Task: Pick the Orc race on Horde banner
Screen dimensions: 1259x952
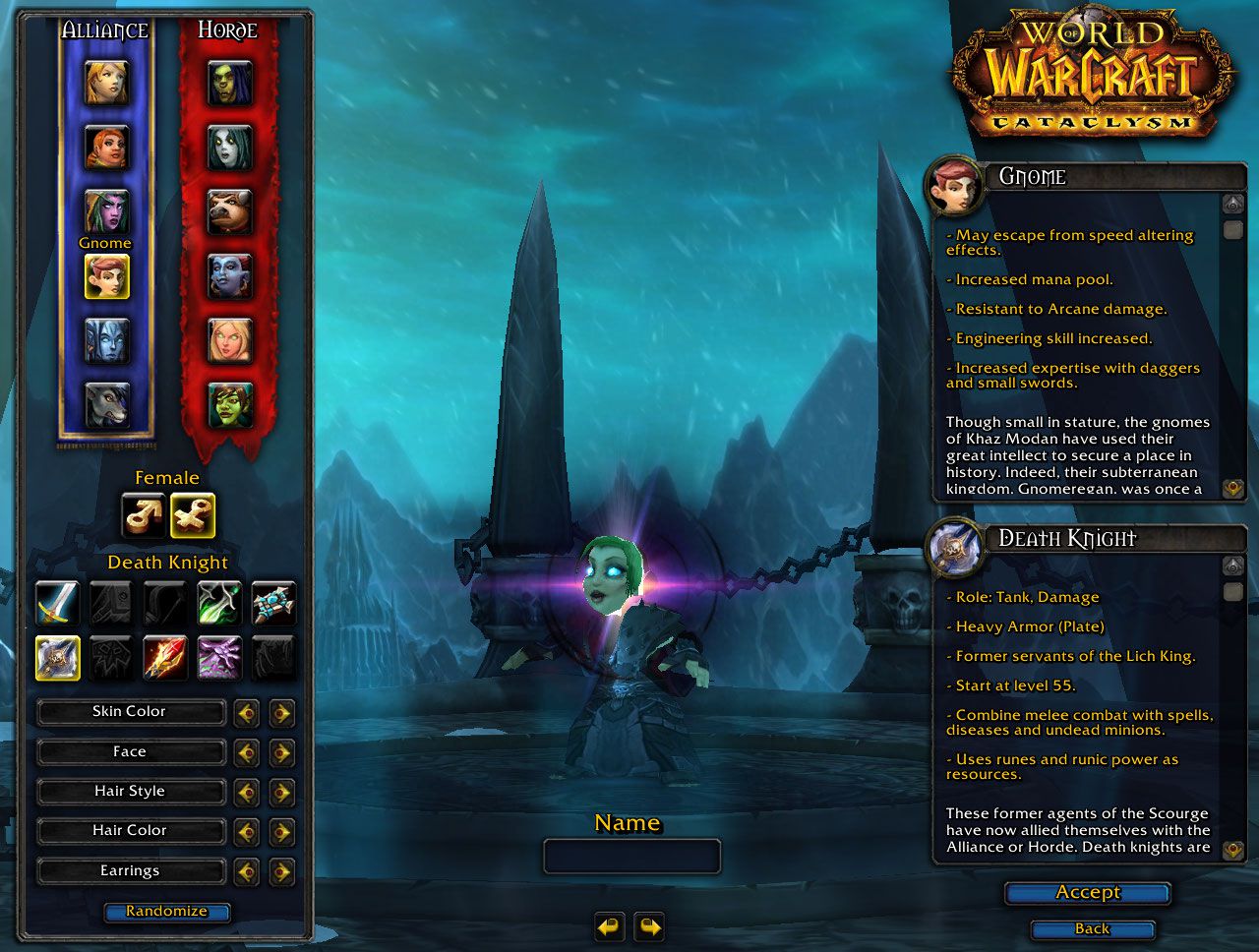Action: click(229, 84)
